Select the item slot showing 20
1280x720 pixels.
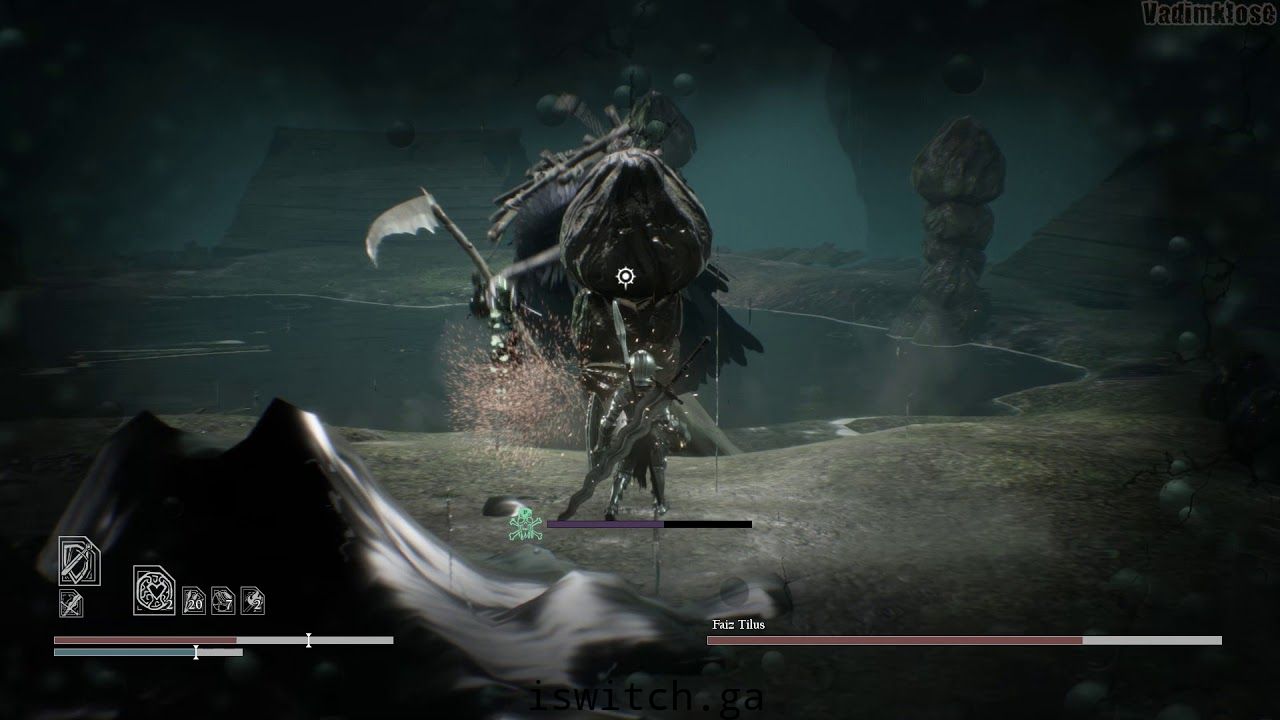(x=193, y=600)
